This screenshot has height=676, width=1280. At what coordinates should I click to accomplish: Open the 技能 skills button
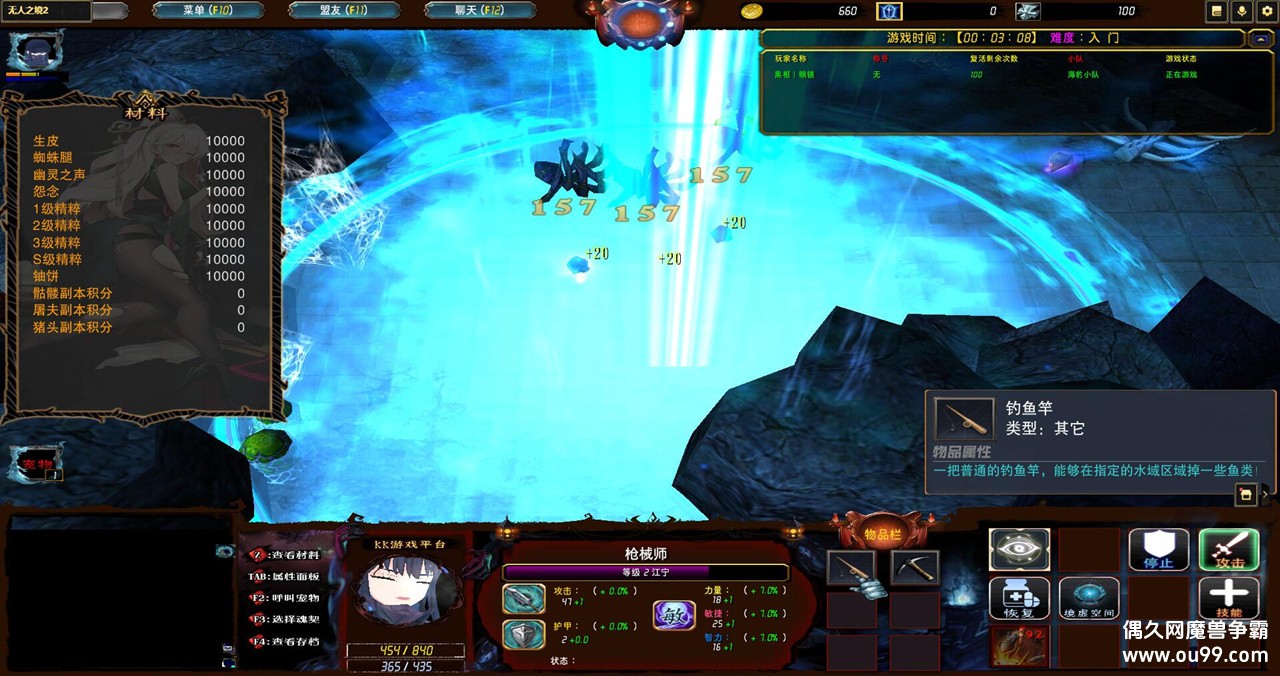click(x=1229, y=598)
